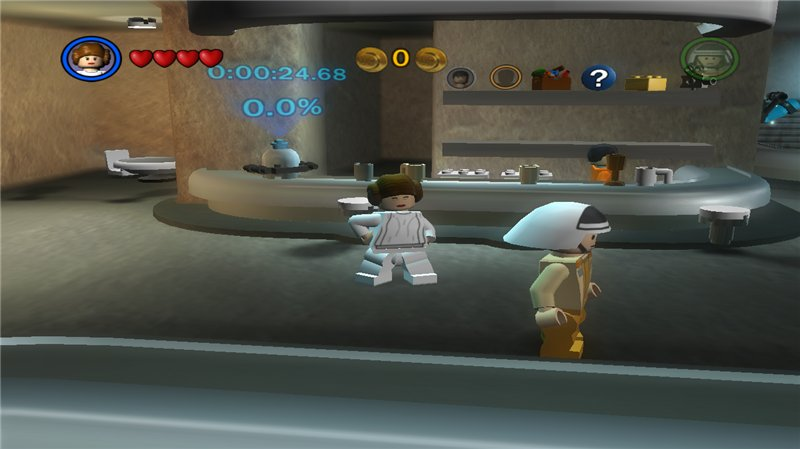Viewport: 800px width, 449px height.
Task: Select the box of LEGO parts icon
Action: (x=551, y=77)
